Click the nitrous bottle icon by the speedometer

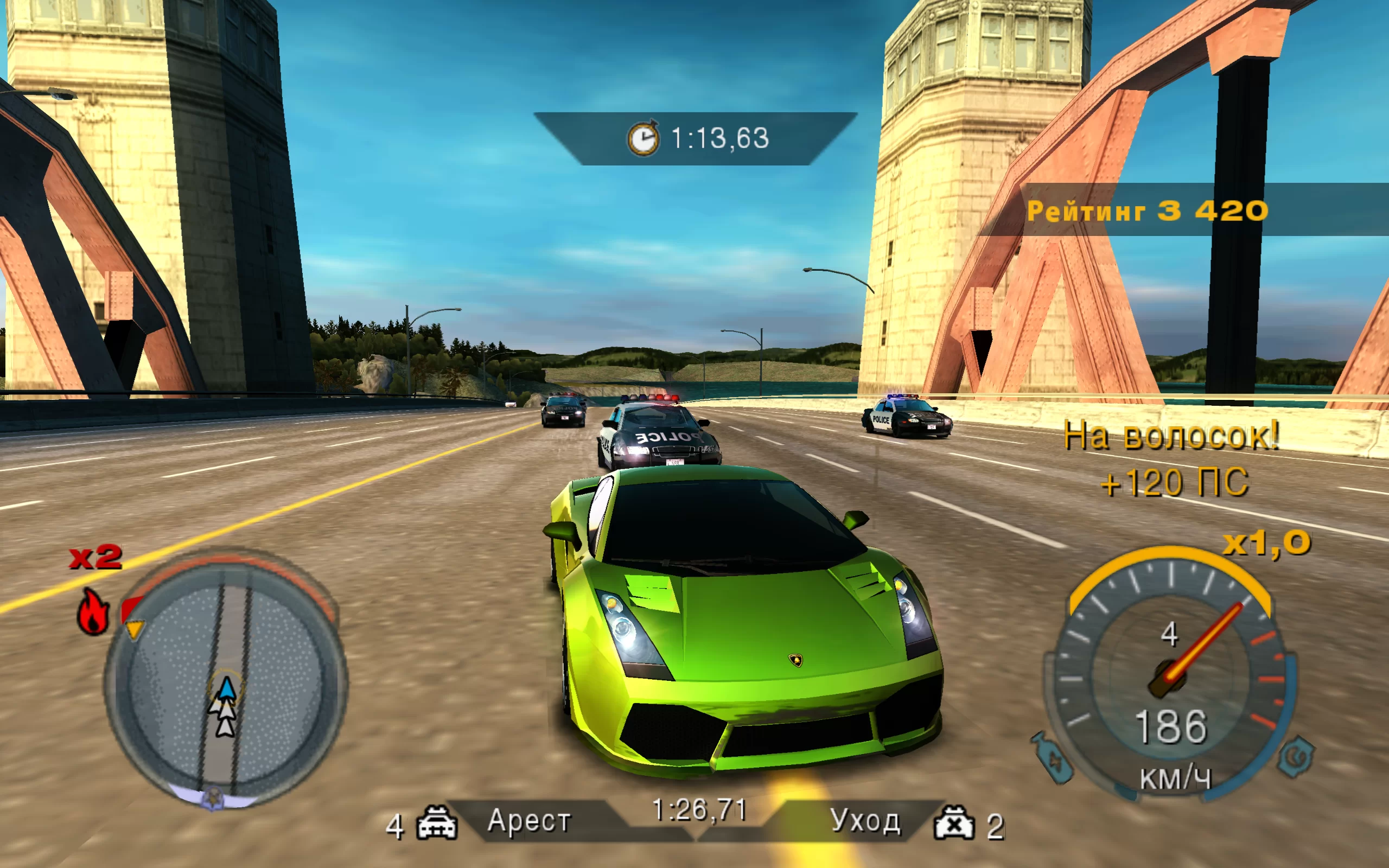1053,759
